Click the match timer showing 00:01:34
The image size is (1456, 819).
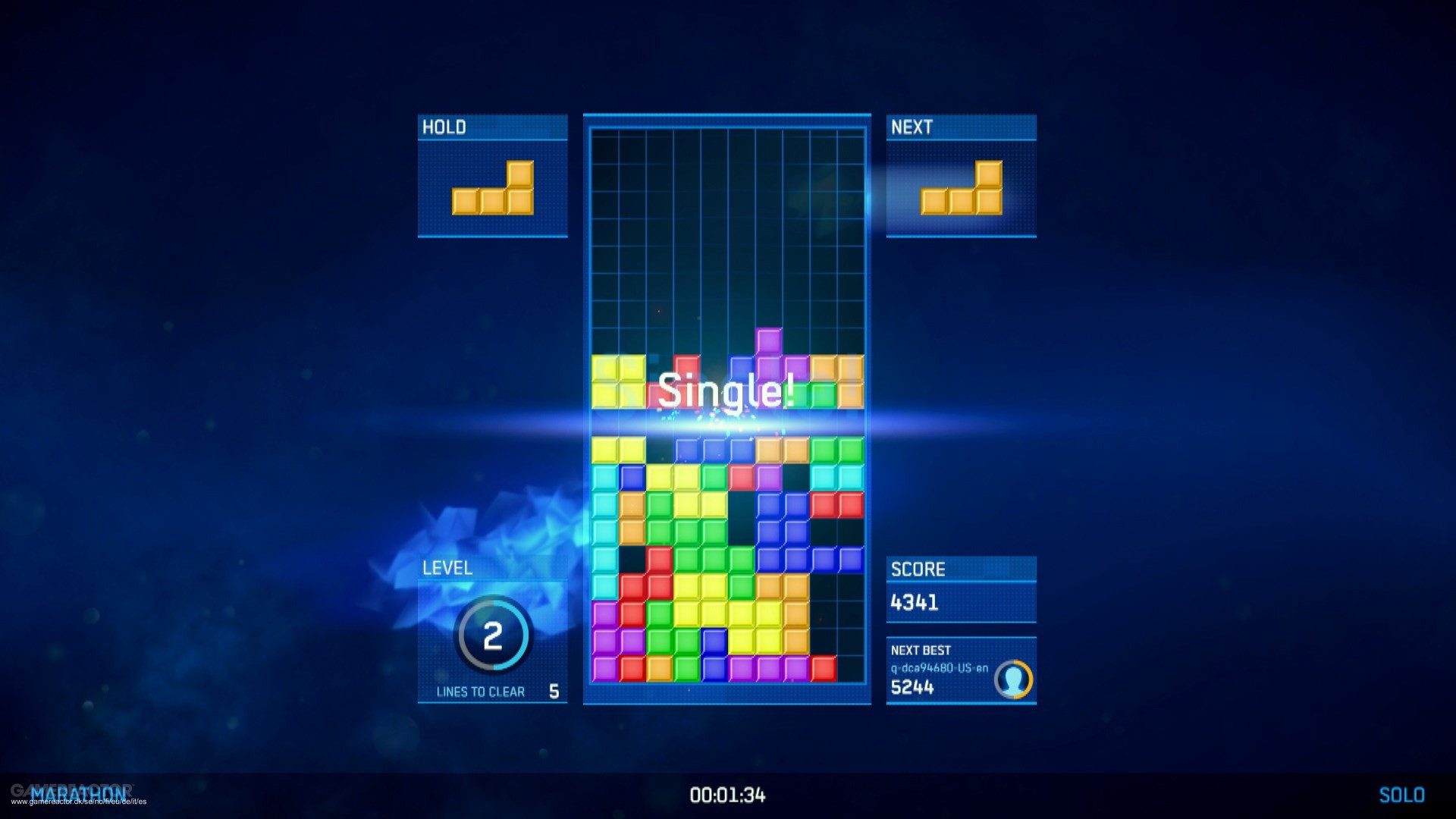click(x=726, y=795)
